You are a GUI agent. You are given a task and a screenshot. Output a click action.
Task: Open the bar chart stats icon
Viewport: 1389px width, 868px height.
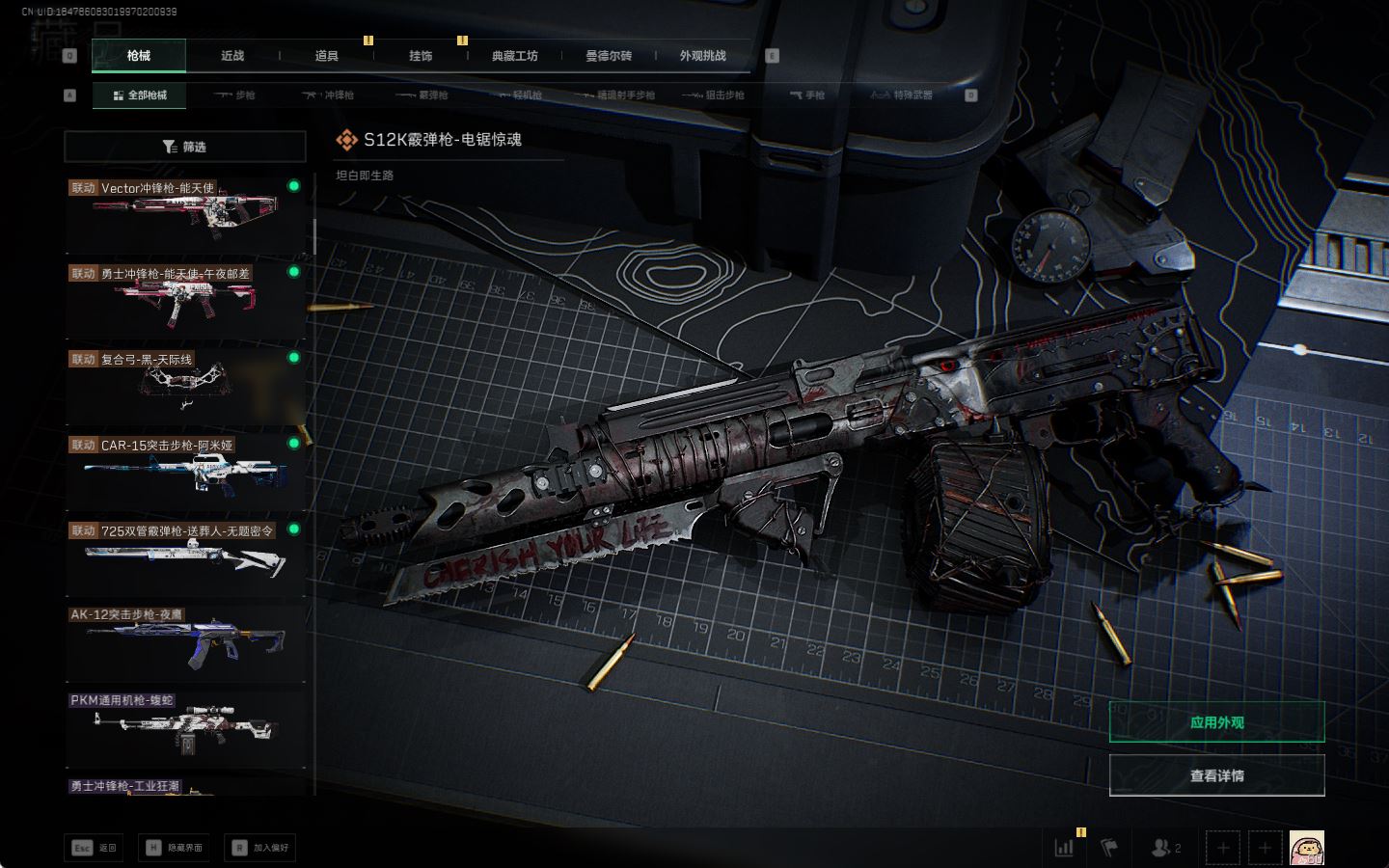1064,848
